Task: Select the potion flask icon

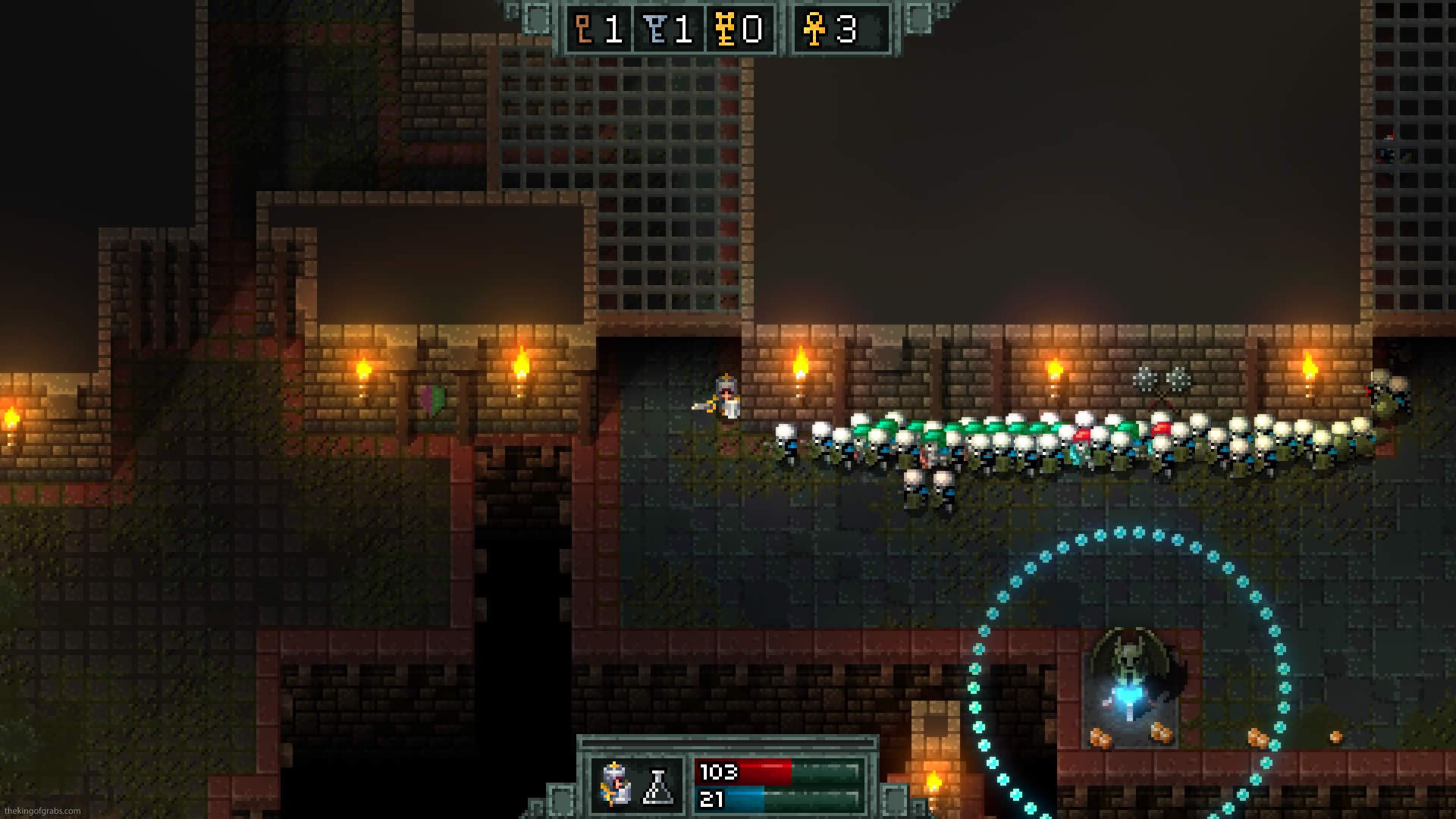Action: click(658, 786)
